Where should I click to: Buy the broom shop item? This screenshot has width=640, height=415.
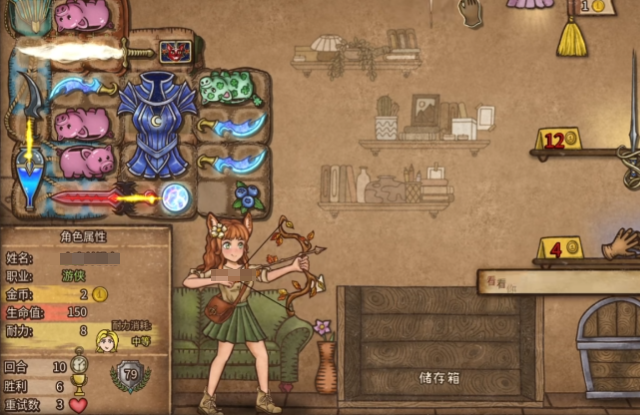[572, 36]
